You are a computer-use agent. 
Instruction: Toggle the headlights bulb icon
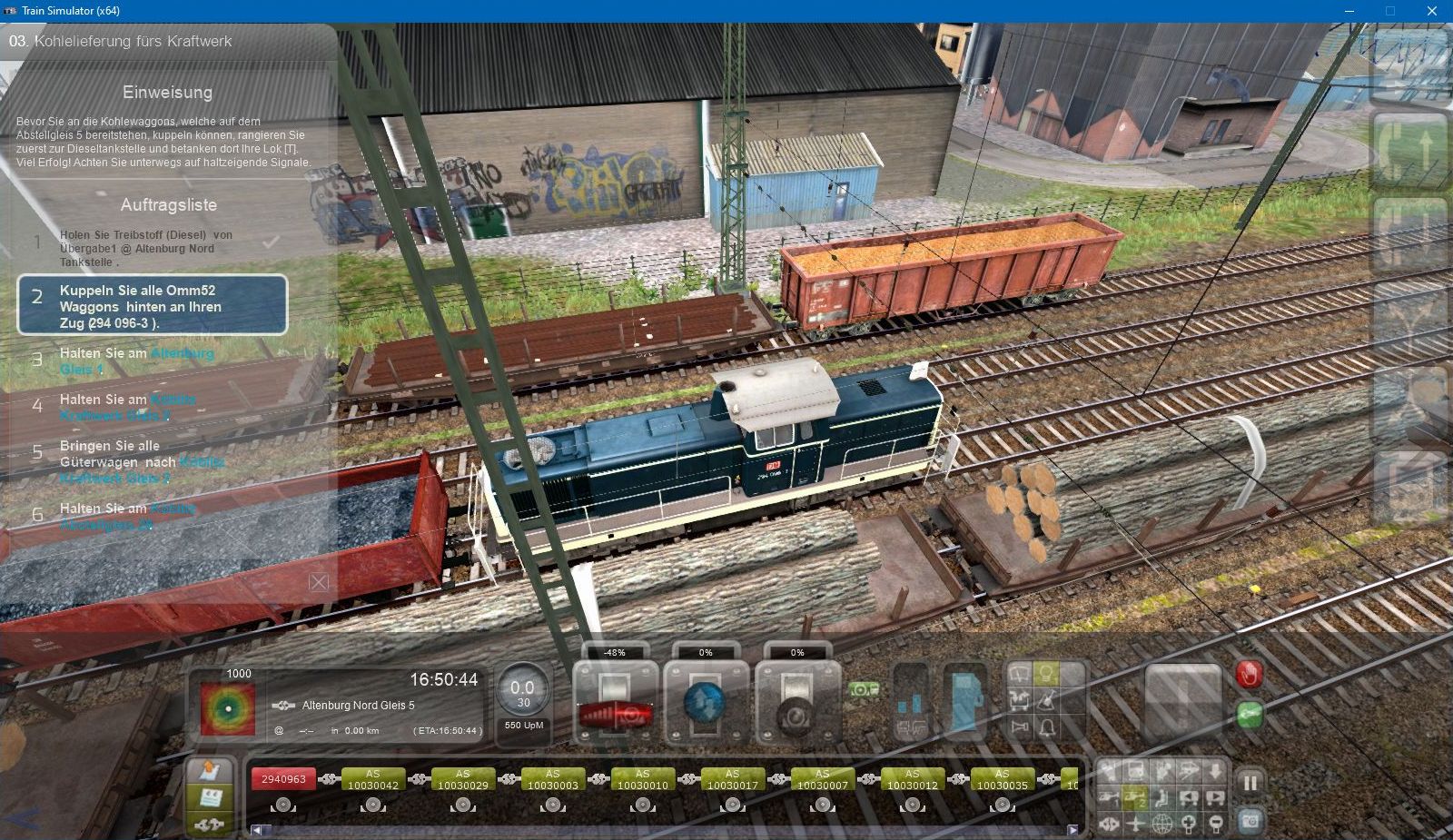point(1046,674)
